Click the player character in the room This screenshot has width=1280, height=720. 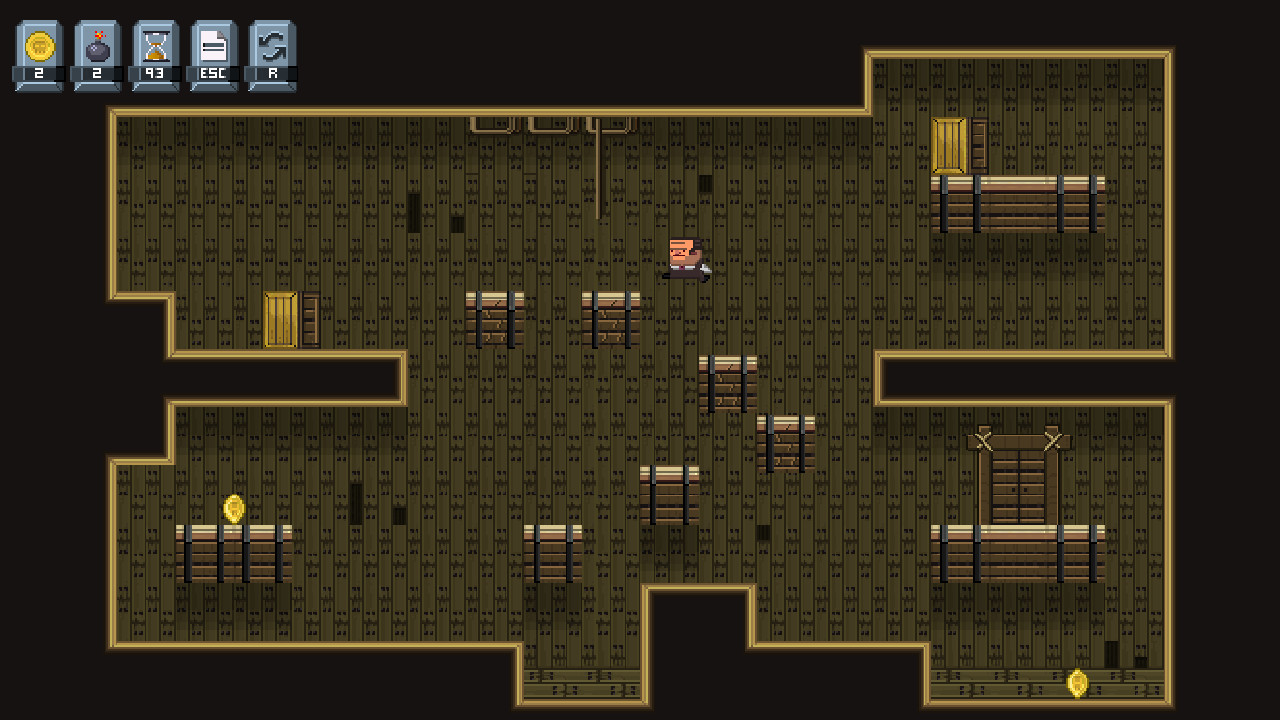click(x=683, y=258)
